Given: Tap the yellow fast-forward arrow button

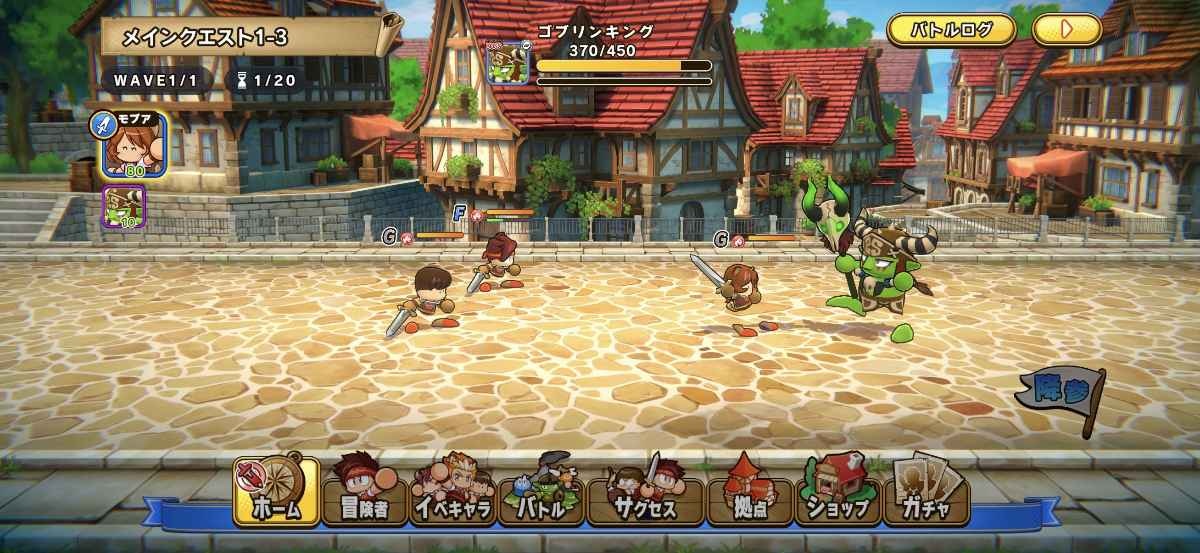Looking at the screenshot, I should click(x=1066, y=29).
